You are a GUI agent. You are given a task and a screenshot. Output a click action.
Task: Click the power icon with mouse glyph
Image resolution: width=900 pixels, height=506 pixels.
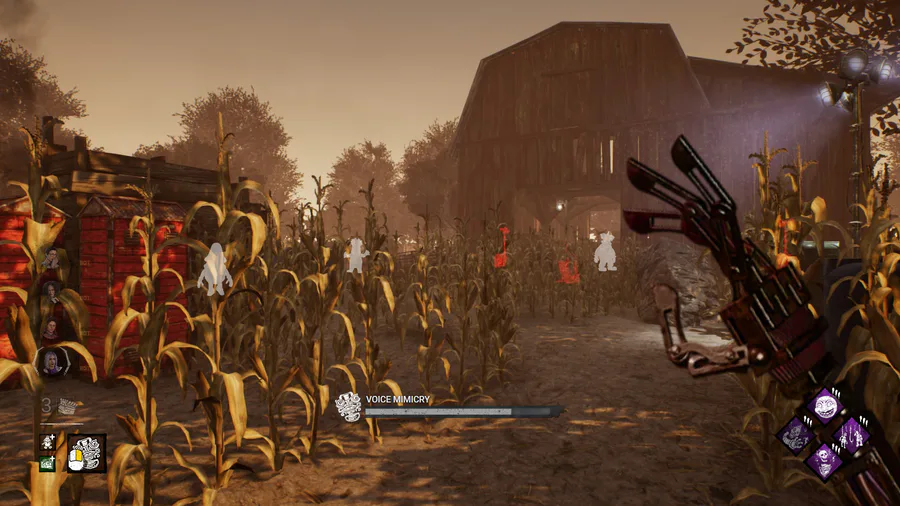coord(87,453)
